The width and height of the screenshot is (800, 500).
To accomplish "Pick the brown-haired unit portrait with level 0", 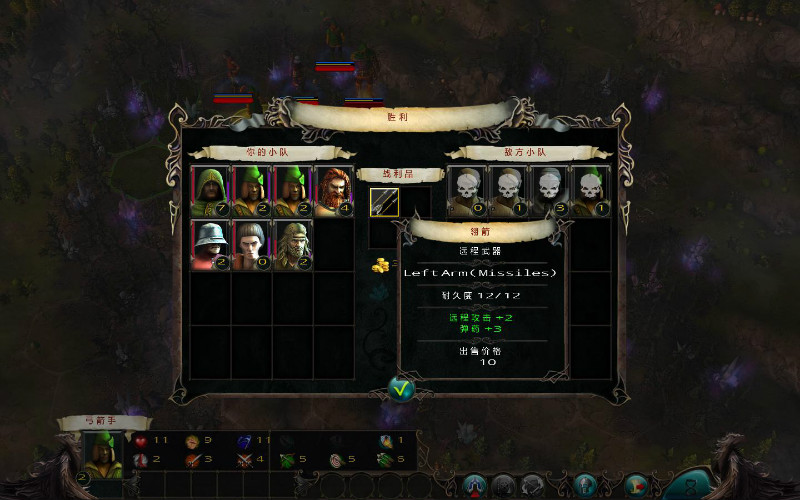I will [x=252, y=245].
